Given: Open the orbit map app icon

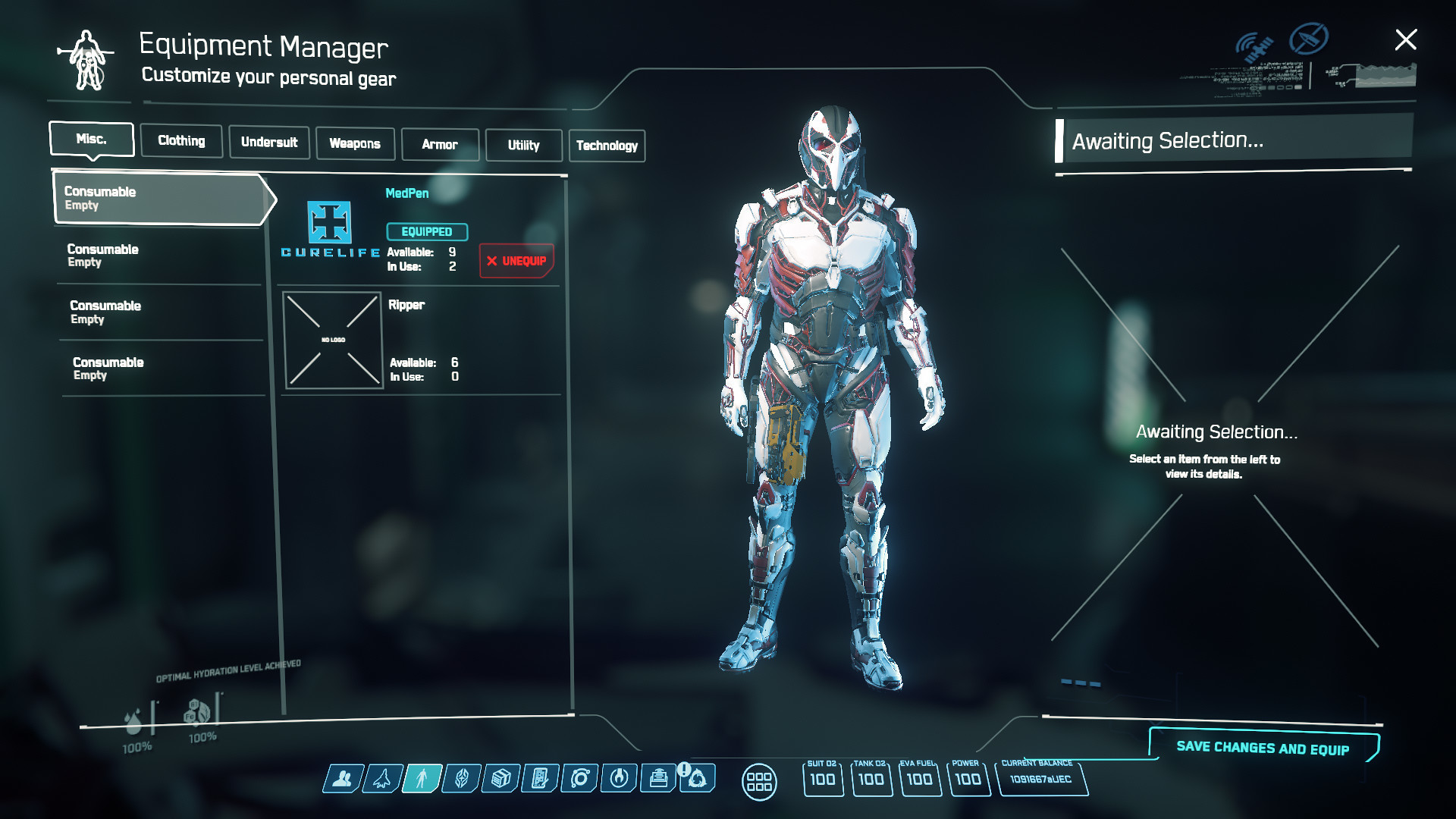Looking at the screenshot, I should coord(580,779).
